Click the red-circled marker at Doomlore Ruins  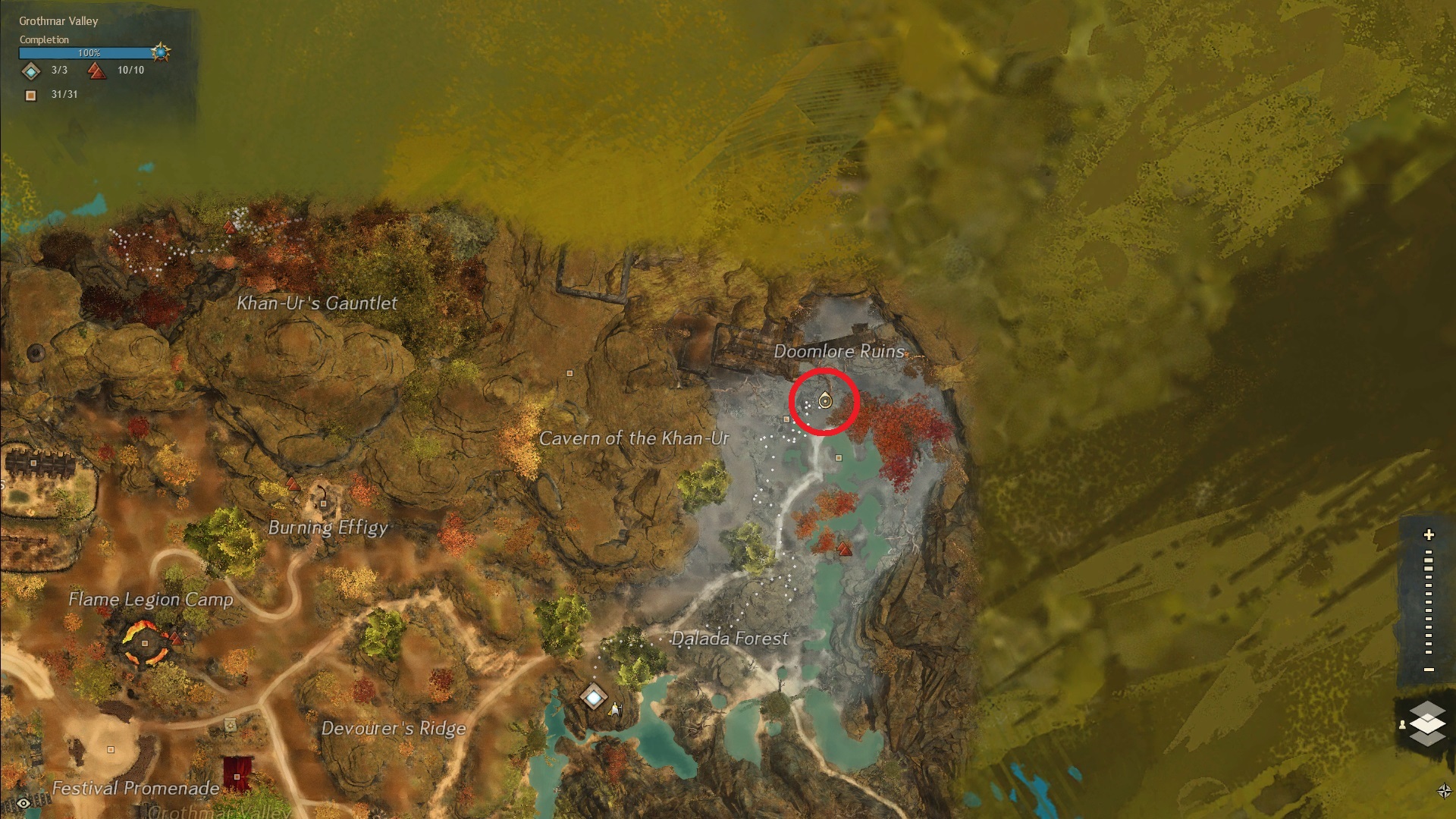tap(824, 400)
